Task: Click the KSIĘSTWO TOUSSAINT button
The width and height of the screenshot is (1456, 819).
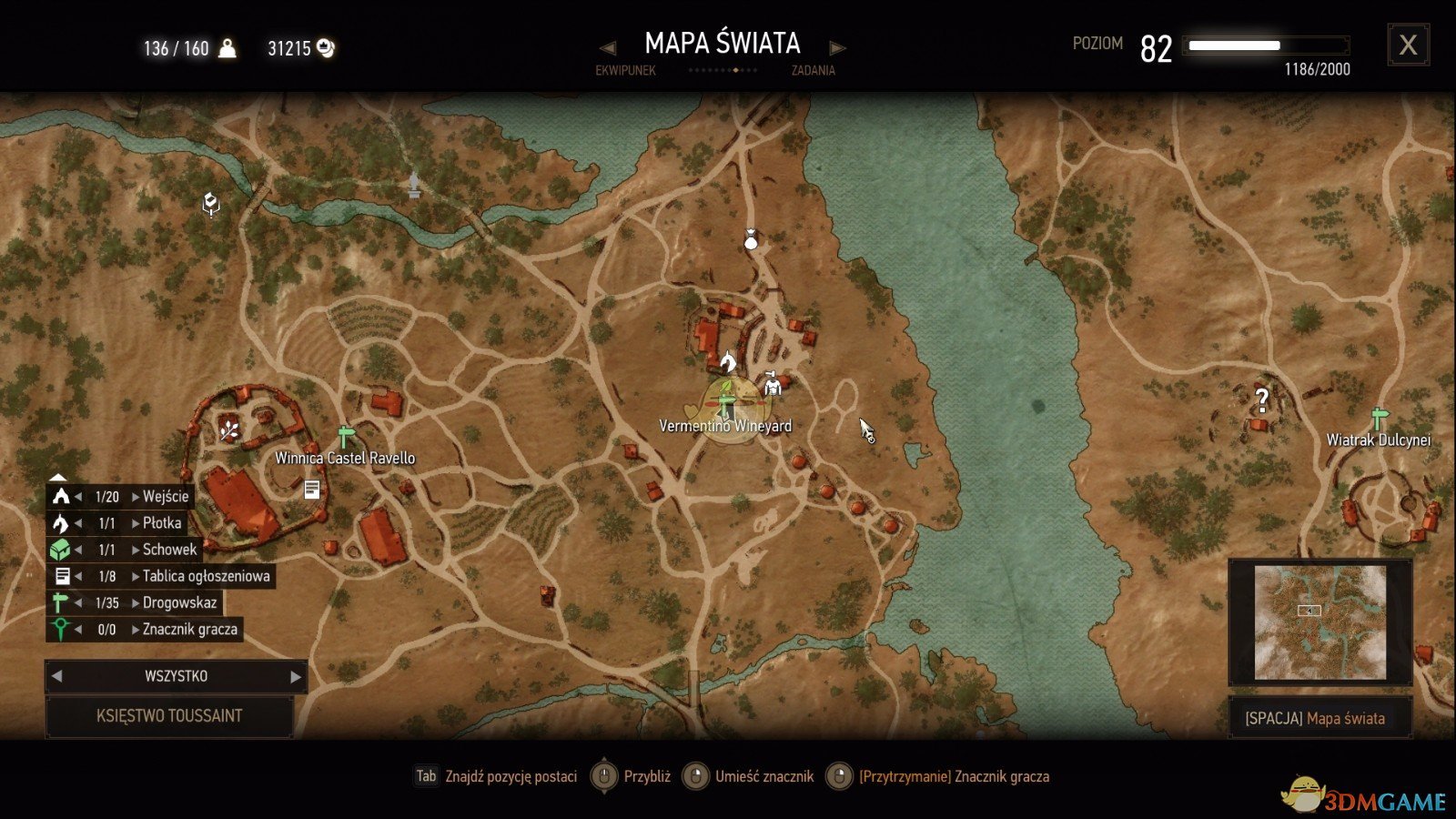Action: coord(170,715)
